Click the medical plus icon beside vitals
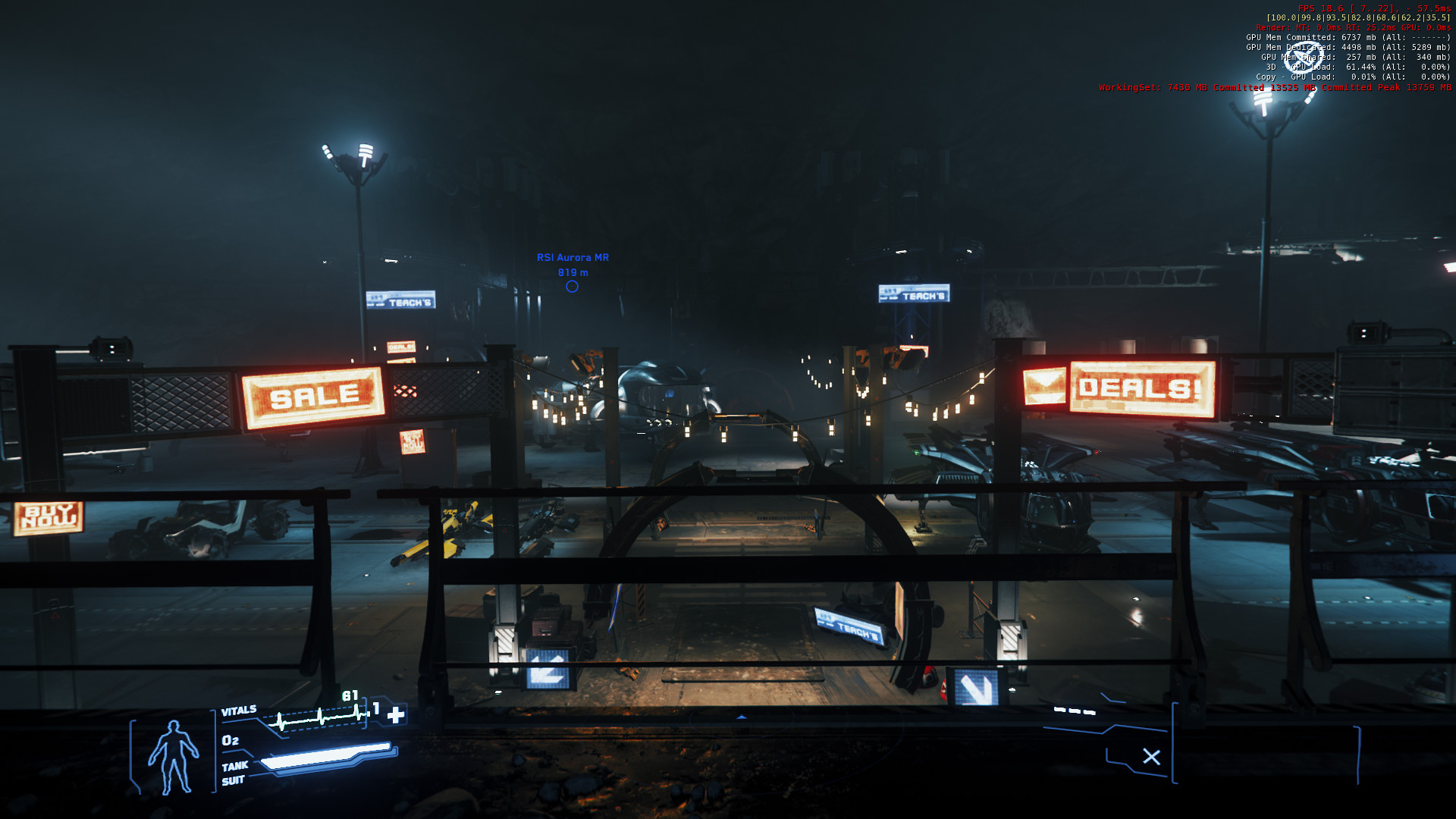1456x819 pixels. 396,714
